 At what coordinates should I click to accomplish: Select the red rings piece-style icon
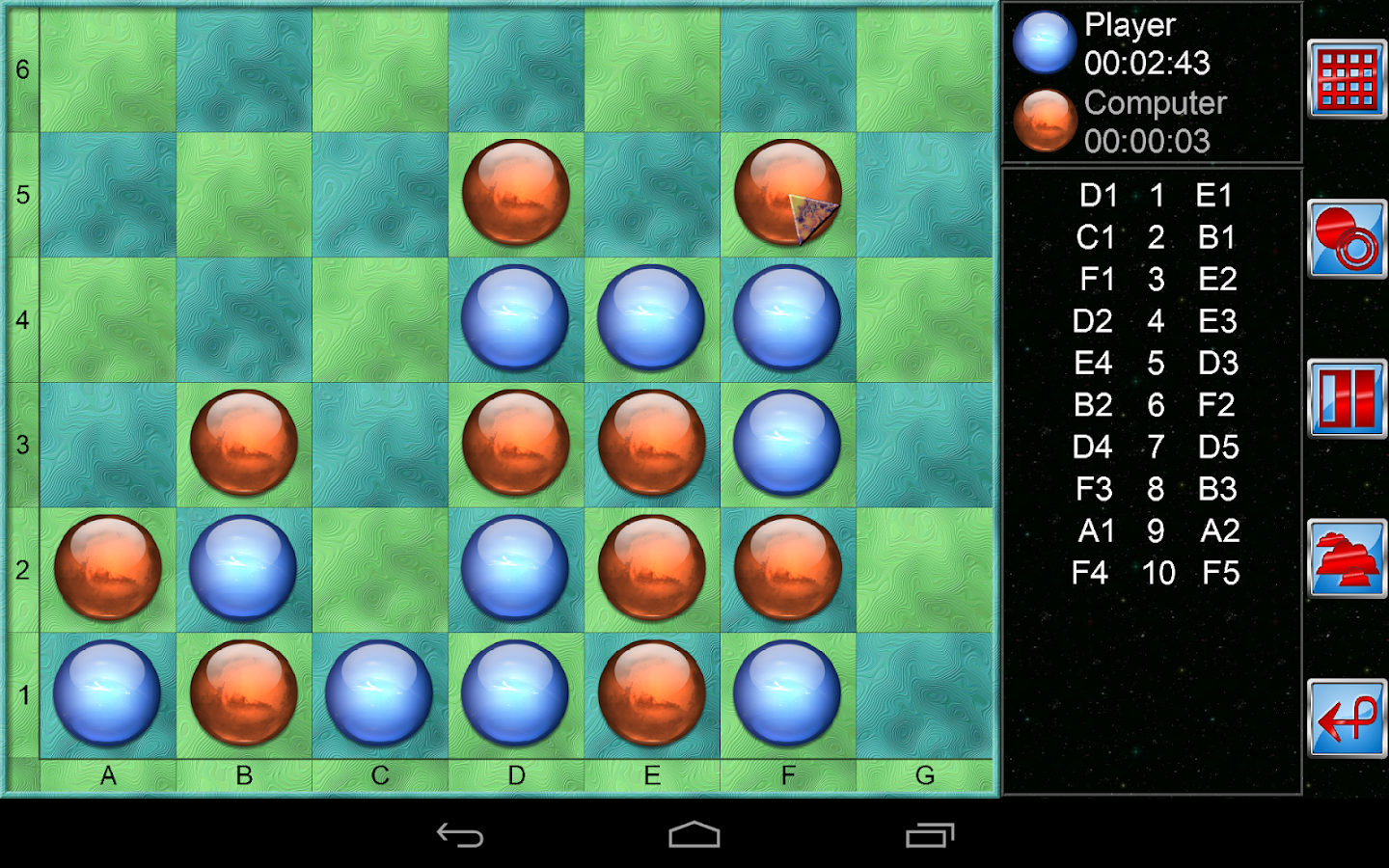(x=1347, y=236)
